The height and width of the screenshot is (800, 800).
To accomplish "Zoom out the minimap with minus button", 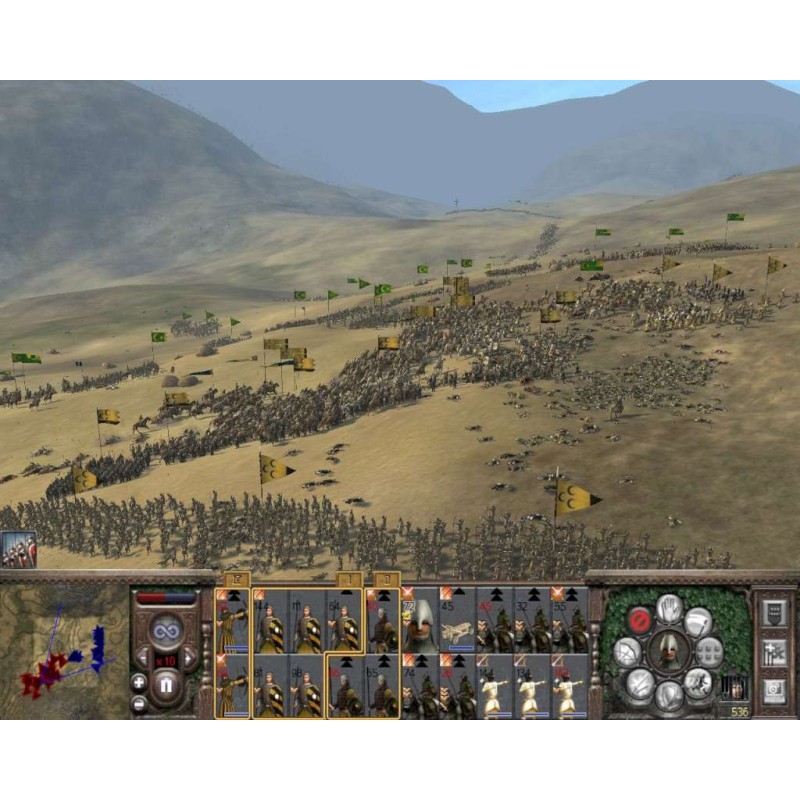I will pyautogui.click(x=139, y=703).
